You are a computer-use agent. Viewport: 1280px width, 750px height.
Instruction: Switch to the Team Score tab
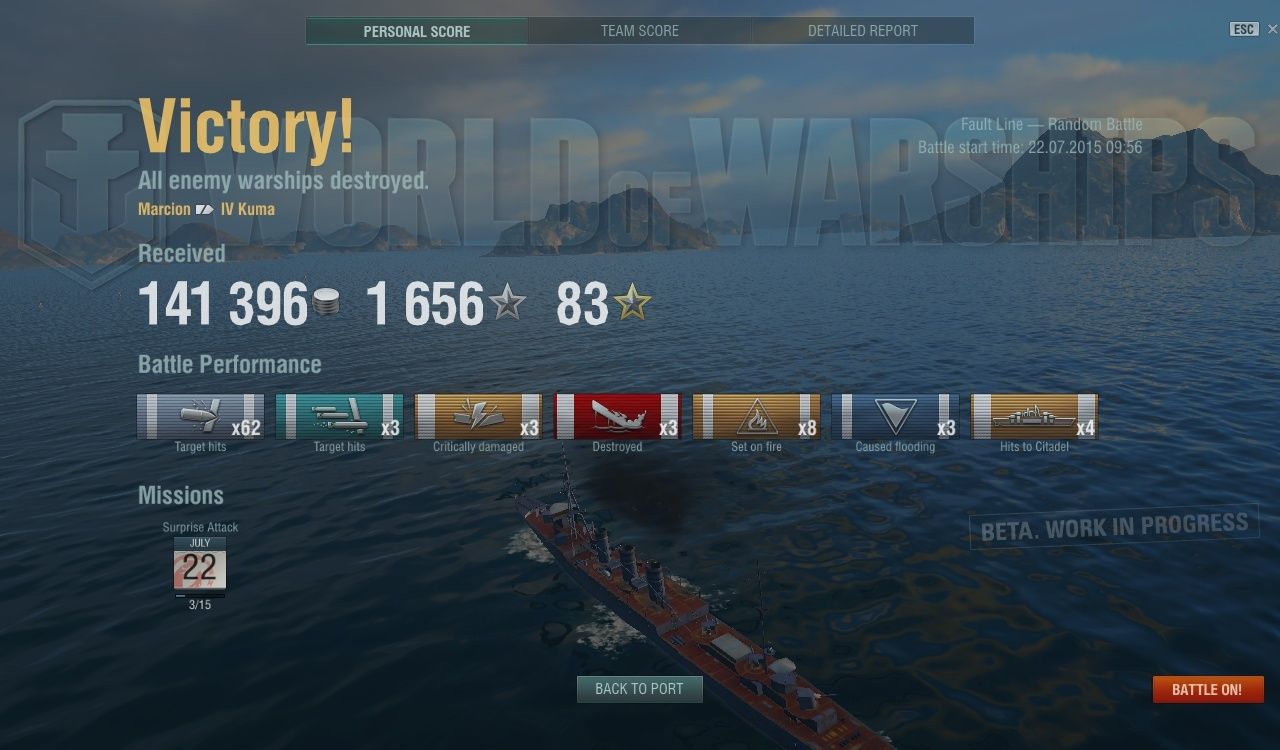tap(640, 31)
